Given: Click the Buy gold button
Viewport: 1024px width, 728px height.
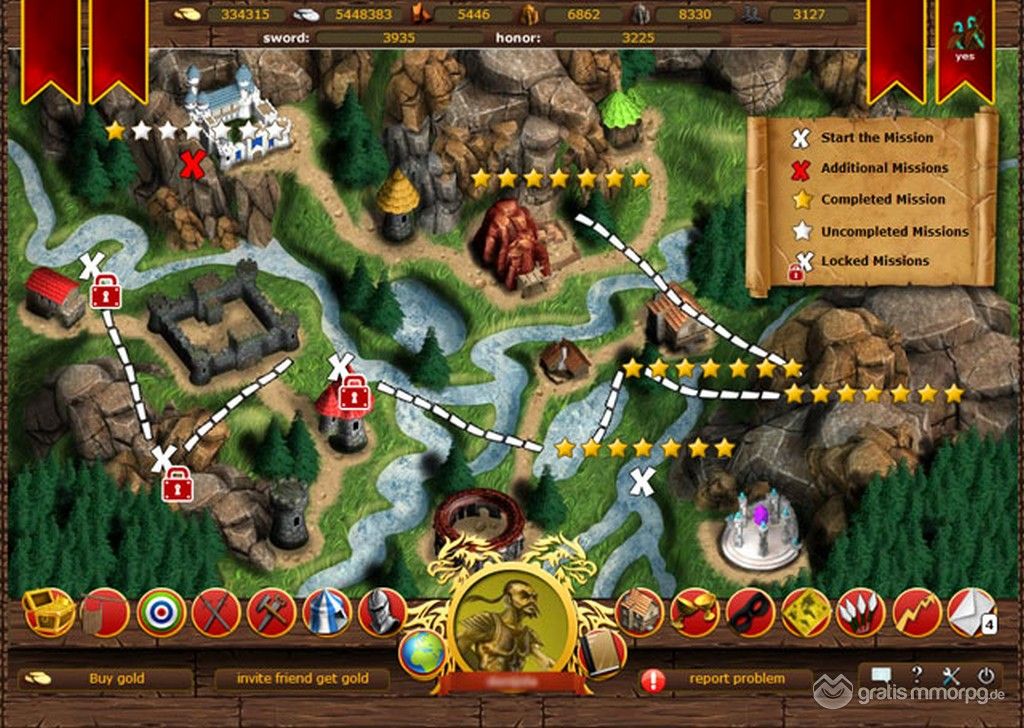Looking at the screenshot, I should (x=115, y=679).
